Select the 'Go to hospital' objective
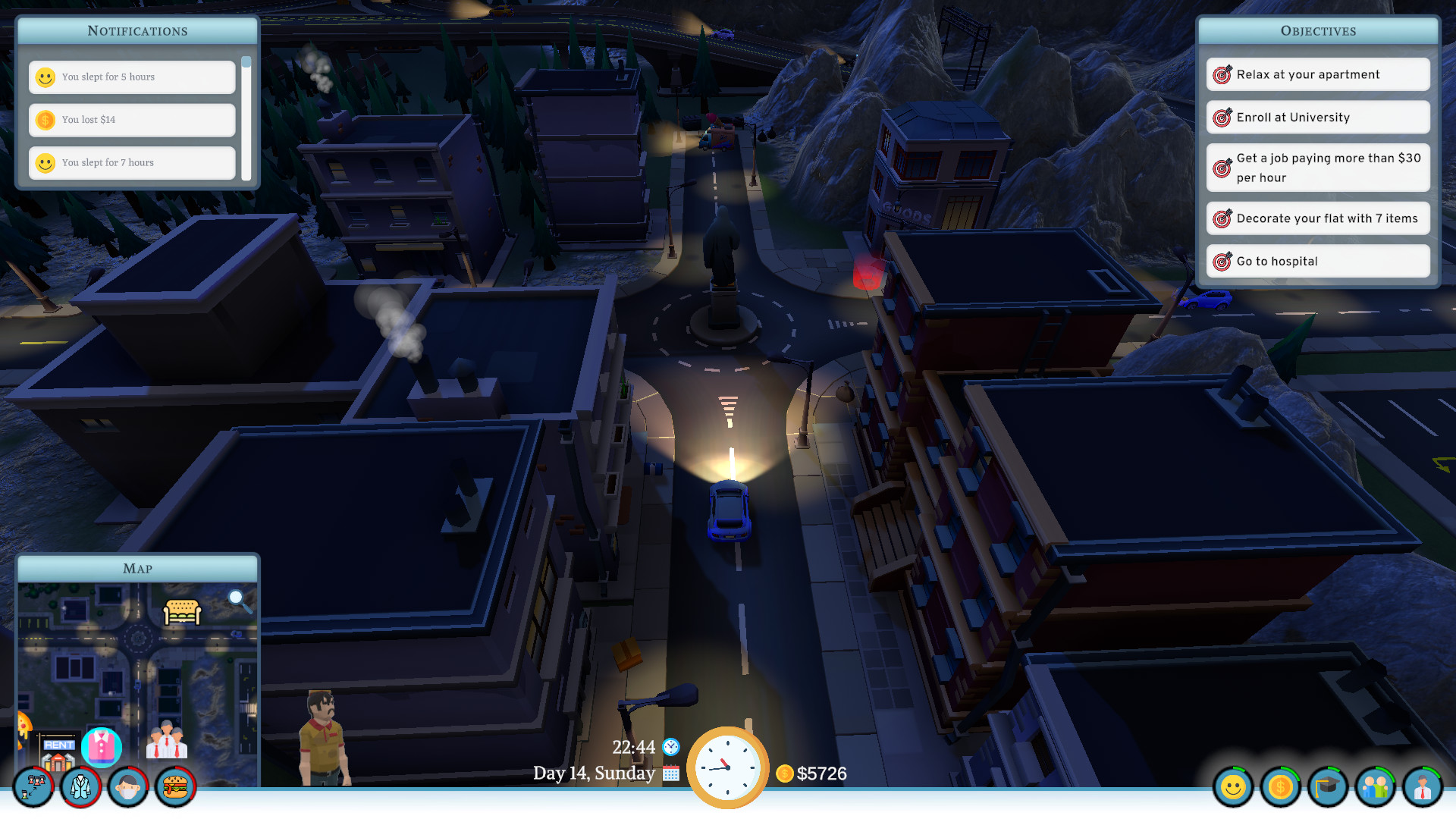The height and width of the screenshot is (819, 1456). click(x=1317, y=261)
